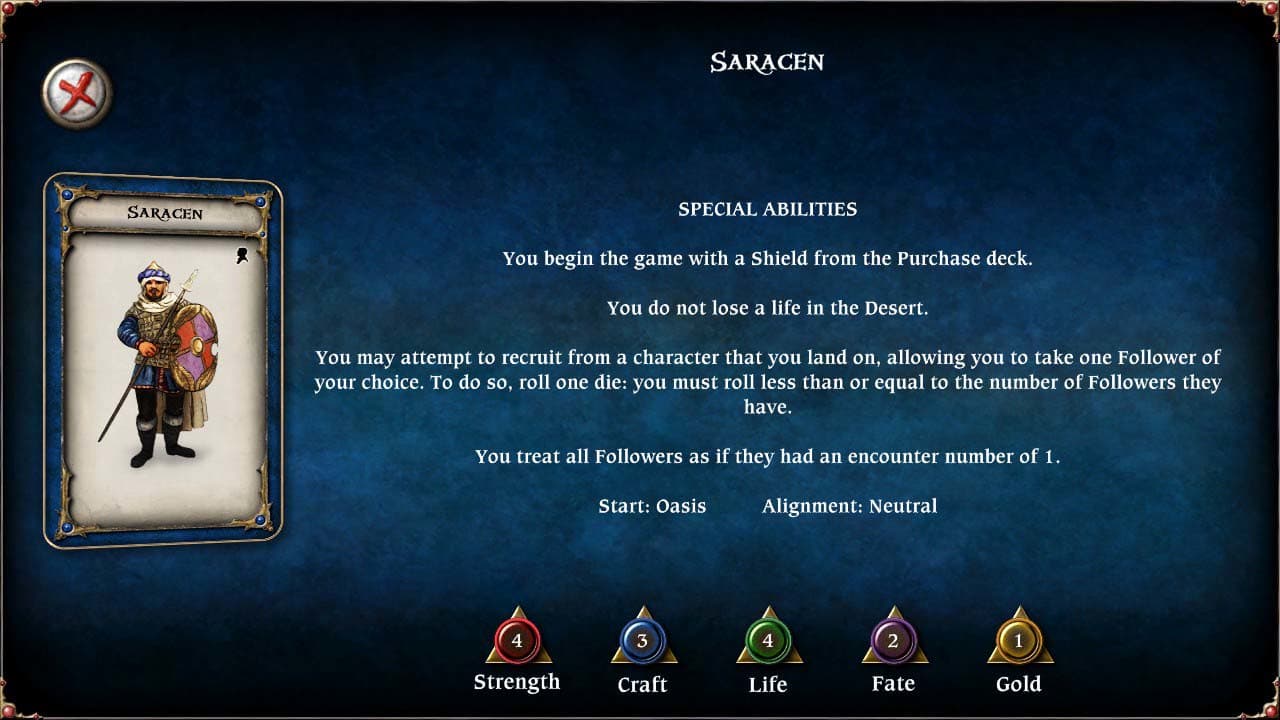Click the red X close button
The width and height of the screenshot is (1280, 720).
pyautogui.click(x=77, y=90)
